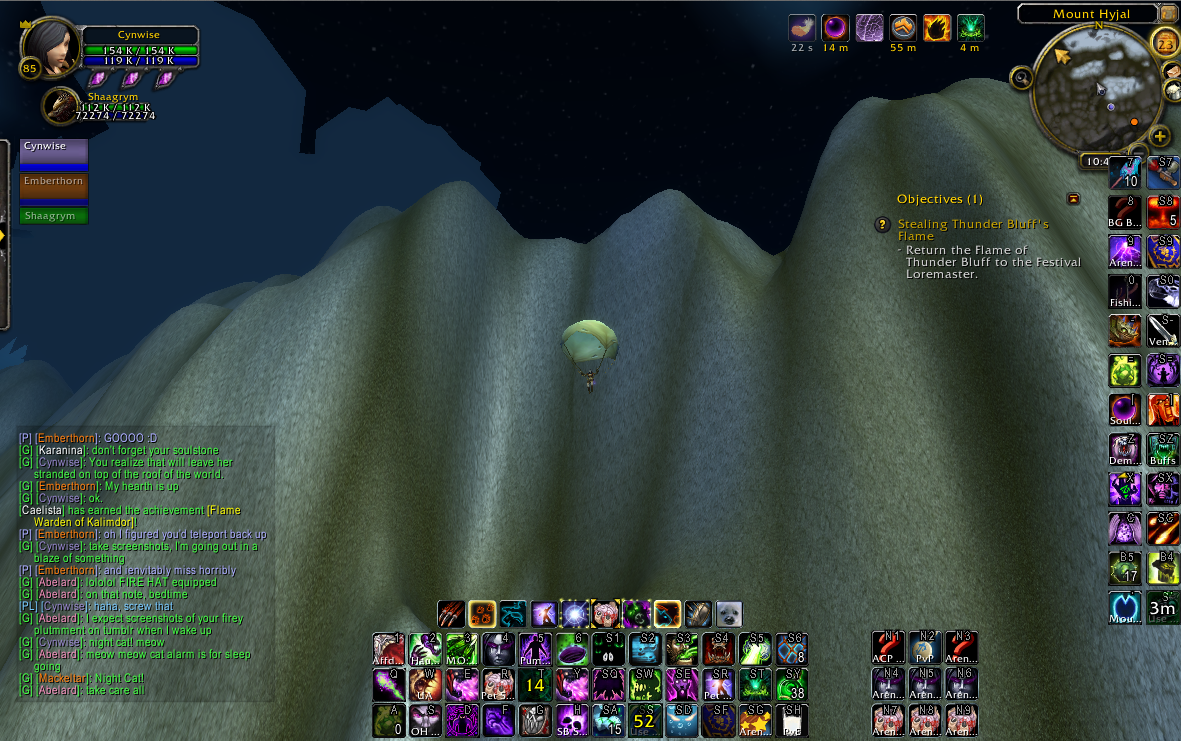This screenshot has width=1181, height=741.
Task: Open the calendar button showing 23
Action: click(1165, 43)
